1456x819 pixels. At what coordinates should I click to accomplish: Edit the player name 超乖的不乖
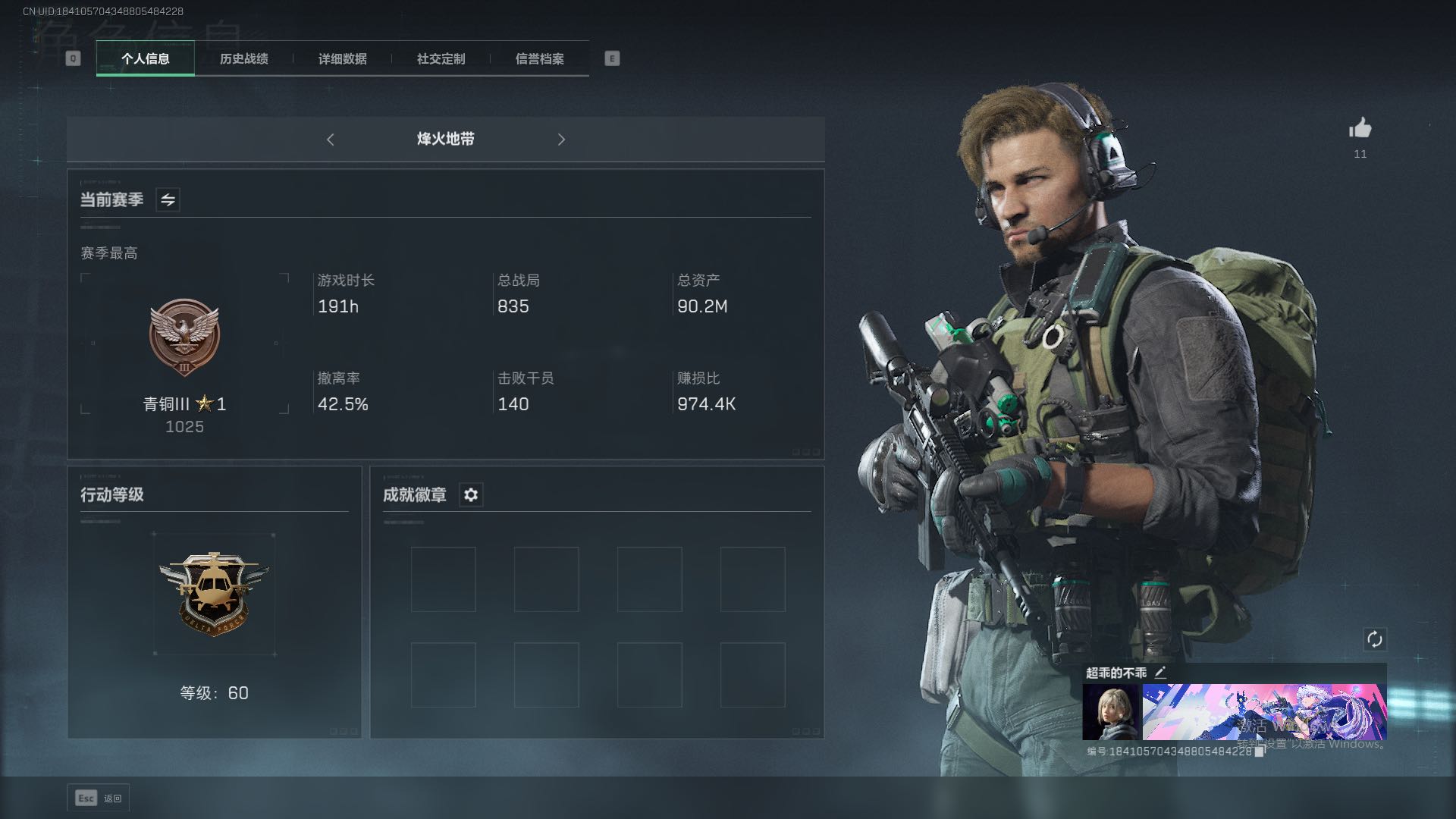click(x=1160, y=673)
